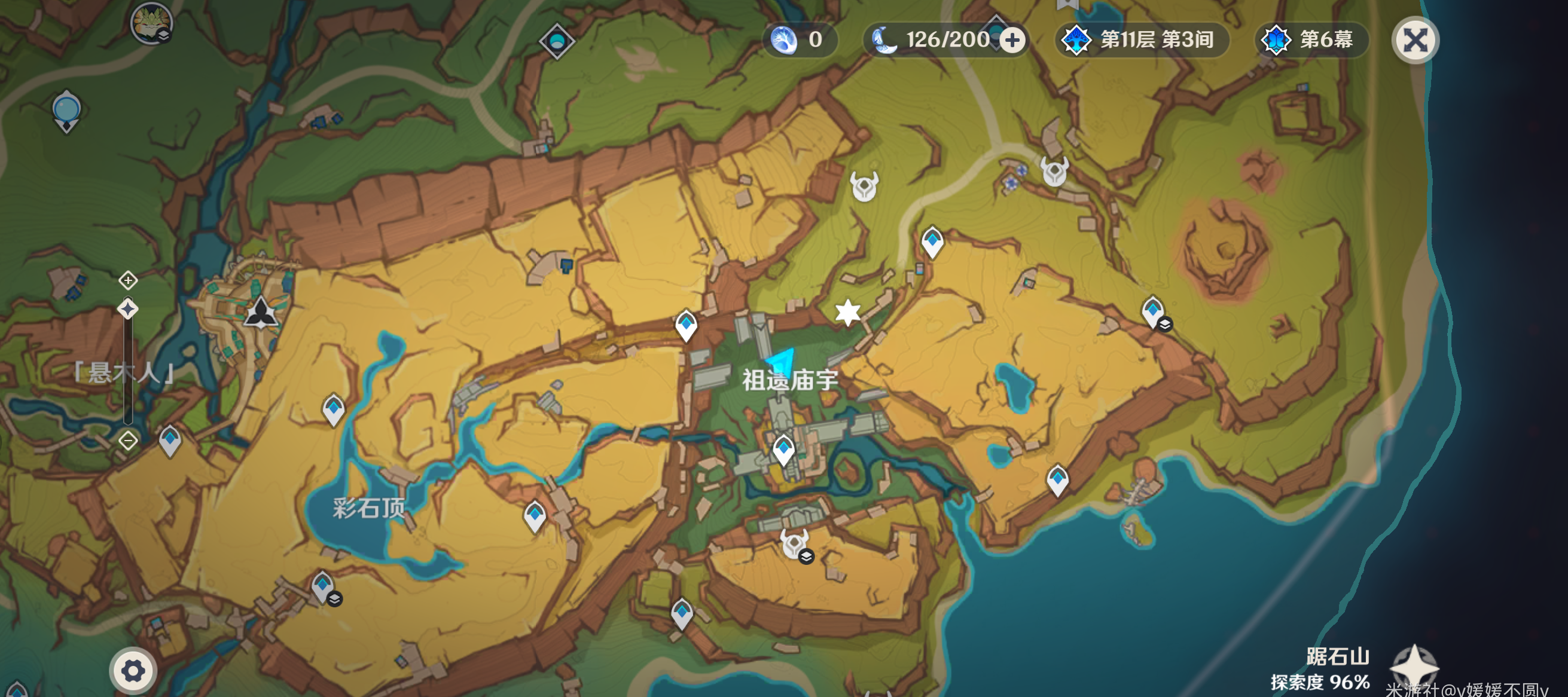The image size is (1568, 697).
Task: Select the Statue of the Seven marker
Action: [x=261, y=313]
